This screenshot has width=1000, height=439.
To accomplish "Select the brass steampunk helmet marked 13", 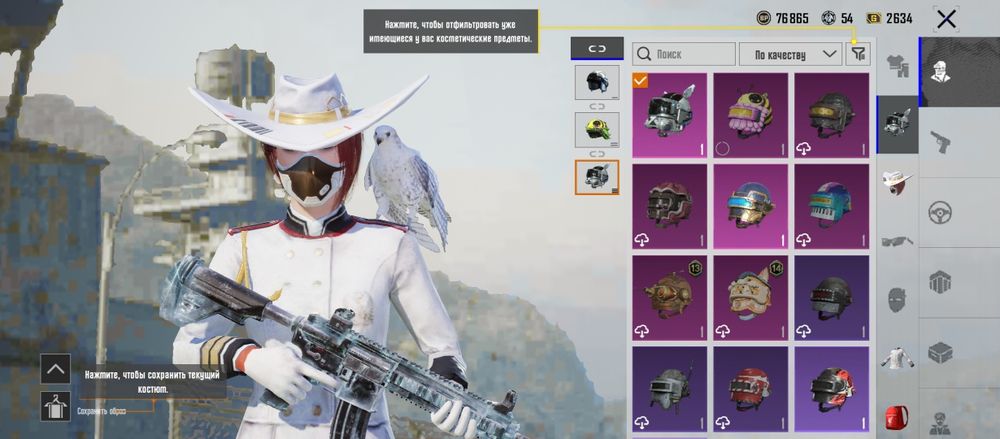I will pyautogui.click(x=669, y=297).
